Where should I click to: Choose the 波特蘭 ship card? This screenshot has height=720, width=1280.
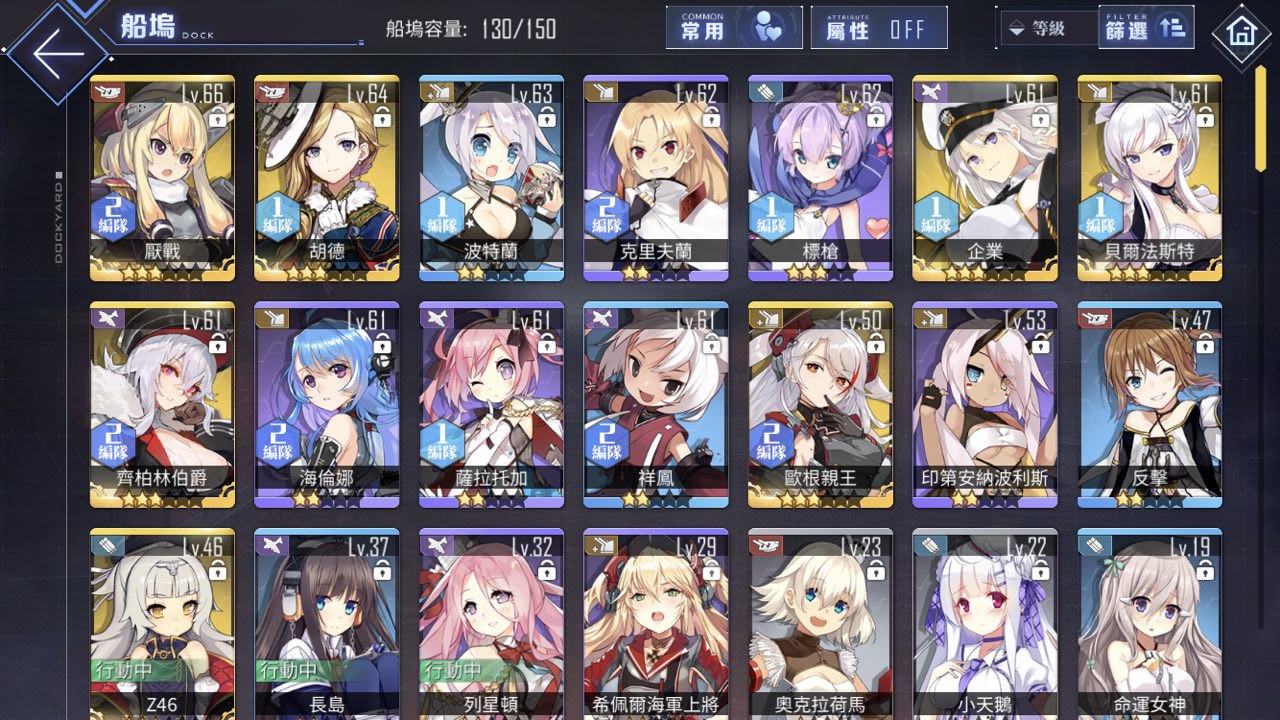tap(491, 178)
